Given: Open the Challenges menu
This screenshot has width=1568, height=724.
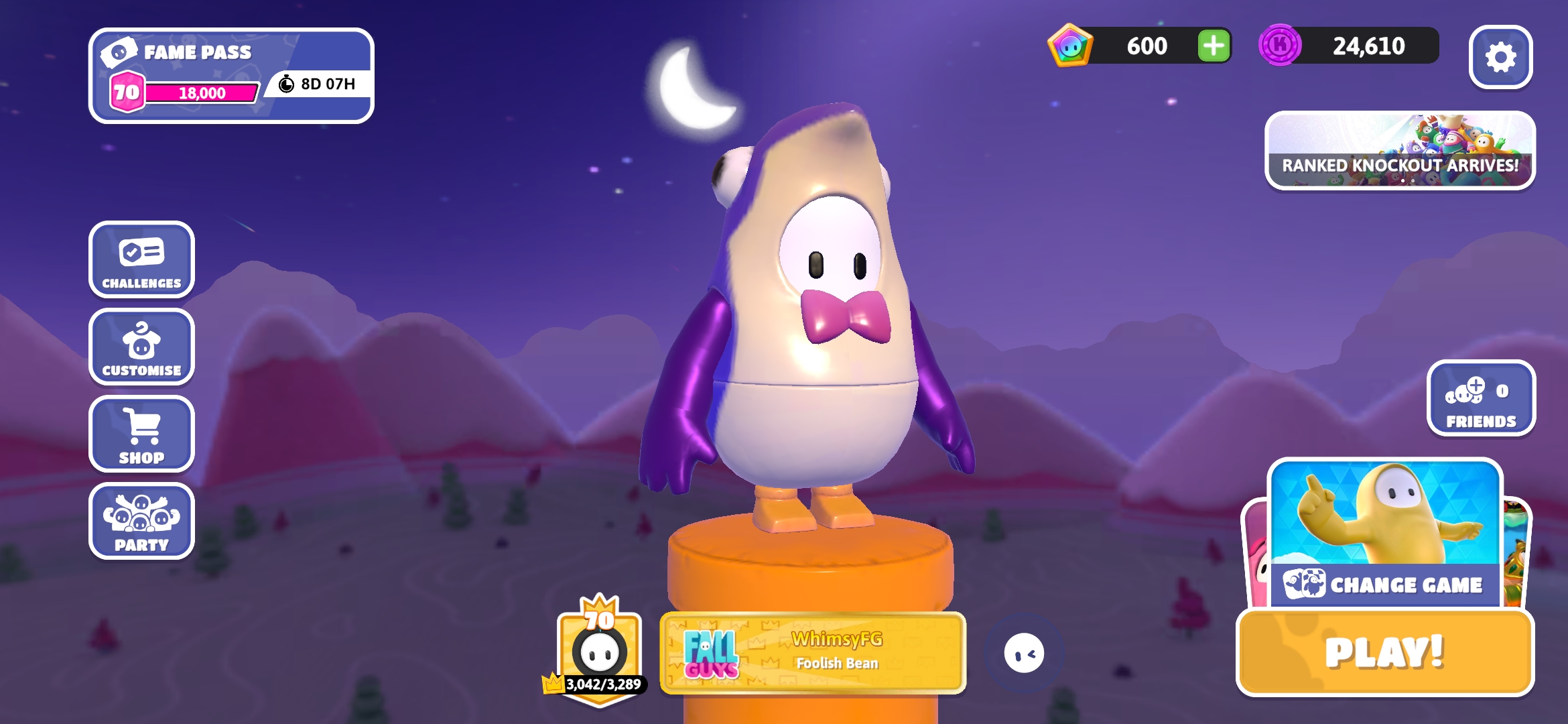Looking at the screenshot, I should (x=141, y=260).
